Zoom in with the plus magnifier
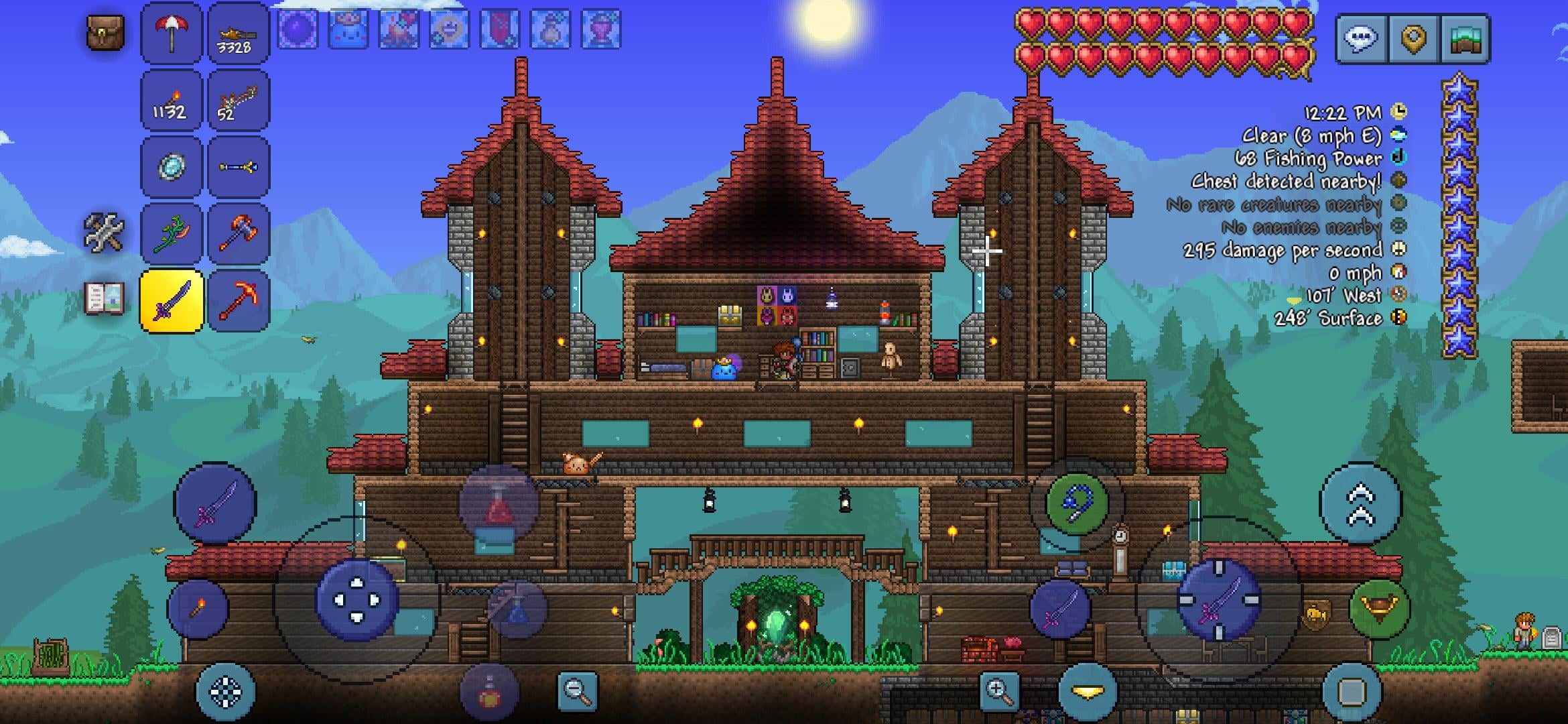 coord(998,690)
